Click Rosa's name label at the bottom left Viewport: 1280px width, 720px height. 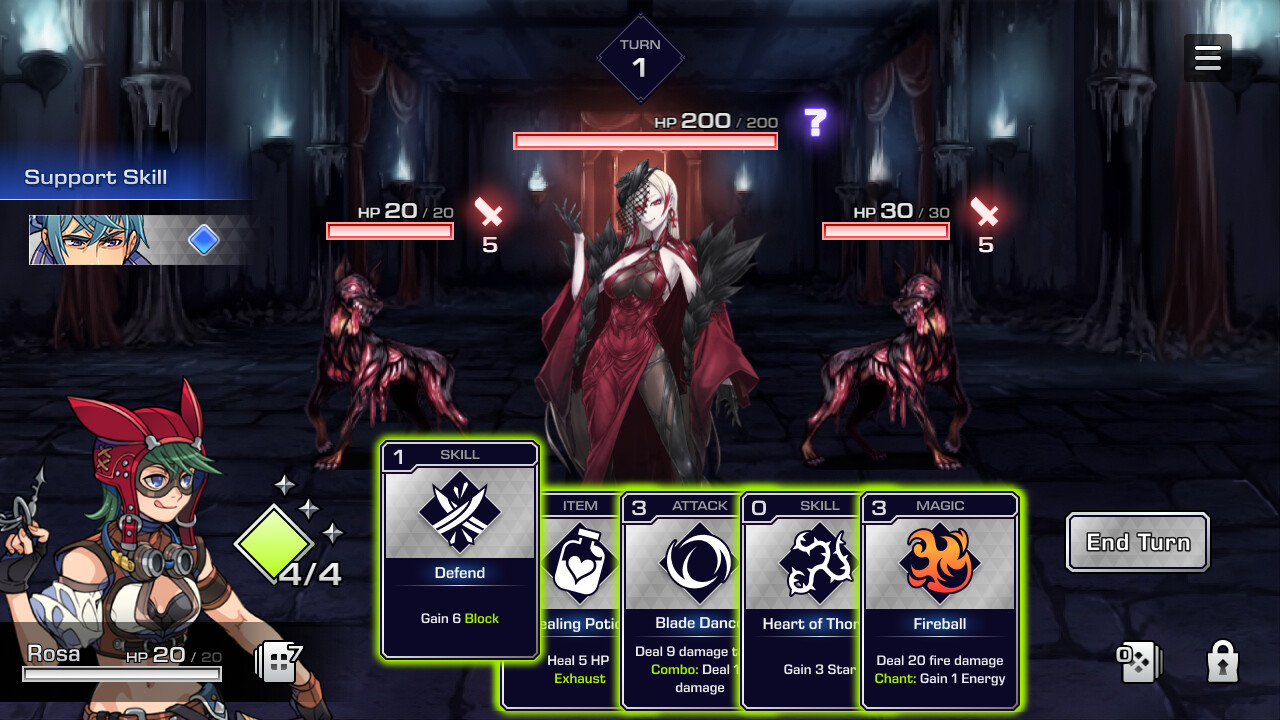55,653
